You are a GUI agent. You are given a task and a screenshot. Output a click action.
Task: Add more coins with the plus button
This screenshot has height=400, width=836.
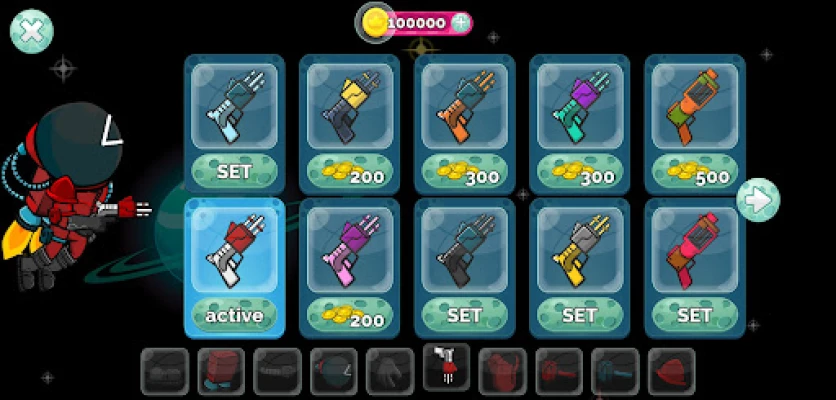460,23
